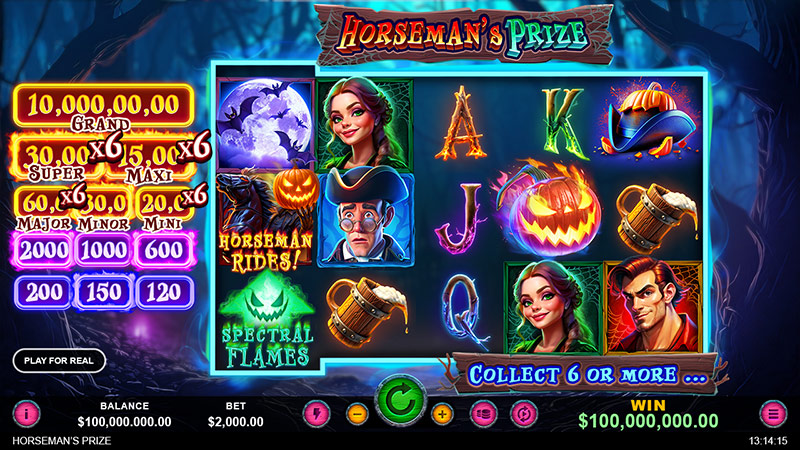Click the Play For Real button
The width and height of the screenshot is (800, 450).
tap(59, 361)
